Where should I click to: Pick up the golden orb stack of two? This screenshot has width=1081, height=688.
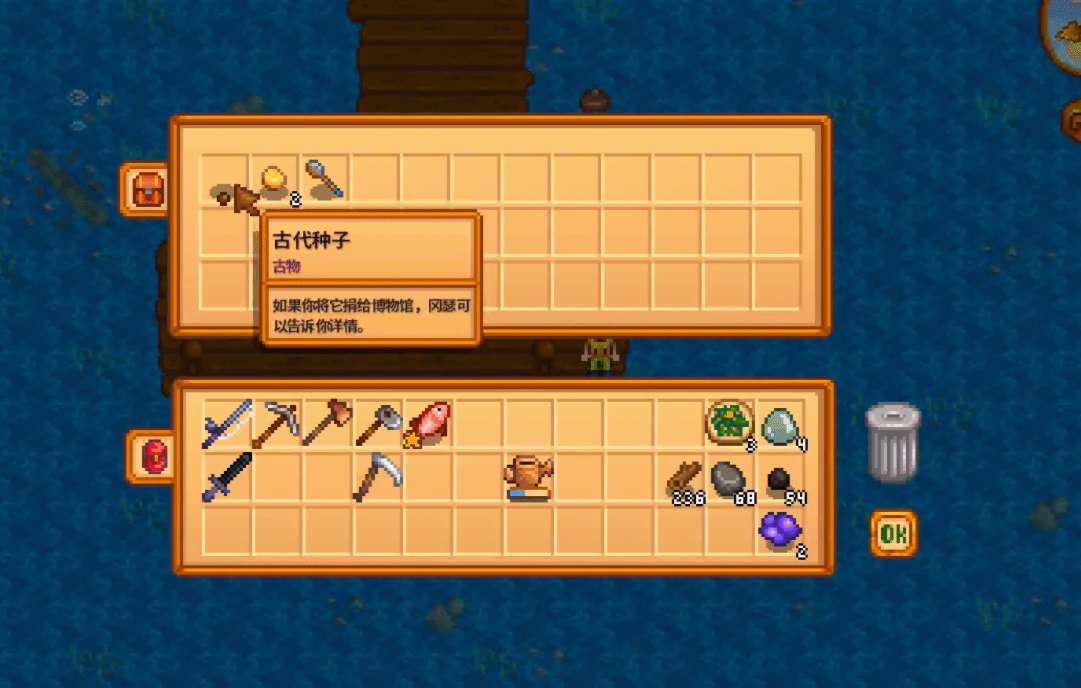[275, 180]
